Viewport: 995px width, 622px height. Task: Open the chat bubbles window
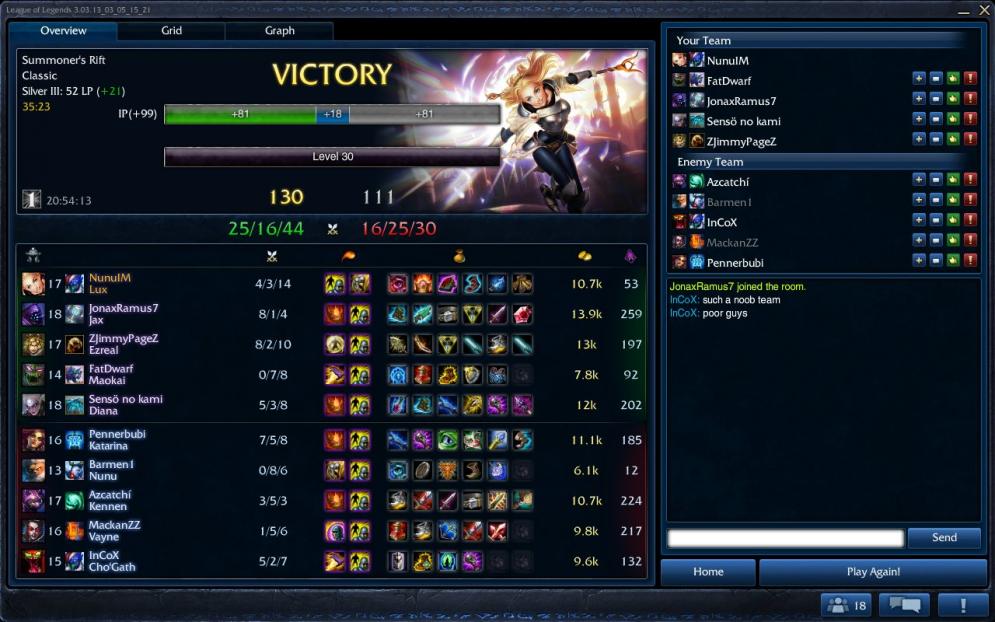[903, 605]
